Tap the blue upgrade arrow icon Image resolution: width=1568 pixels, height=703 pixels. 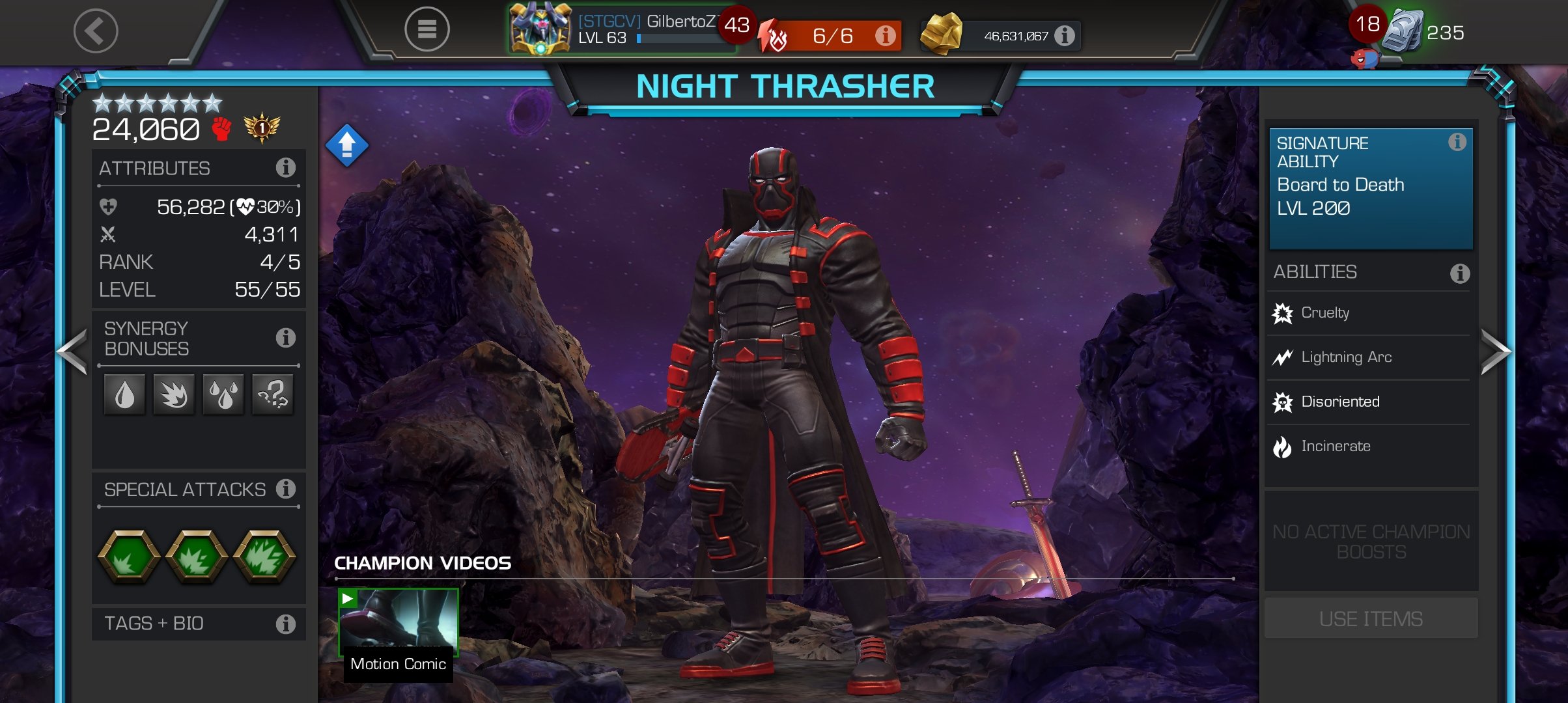tap(346, 145)
